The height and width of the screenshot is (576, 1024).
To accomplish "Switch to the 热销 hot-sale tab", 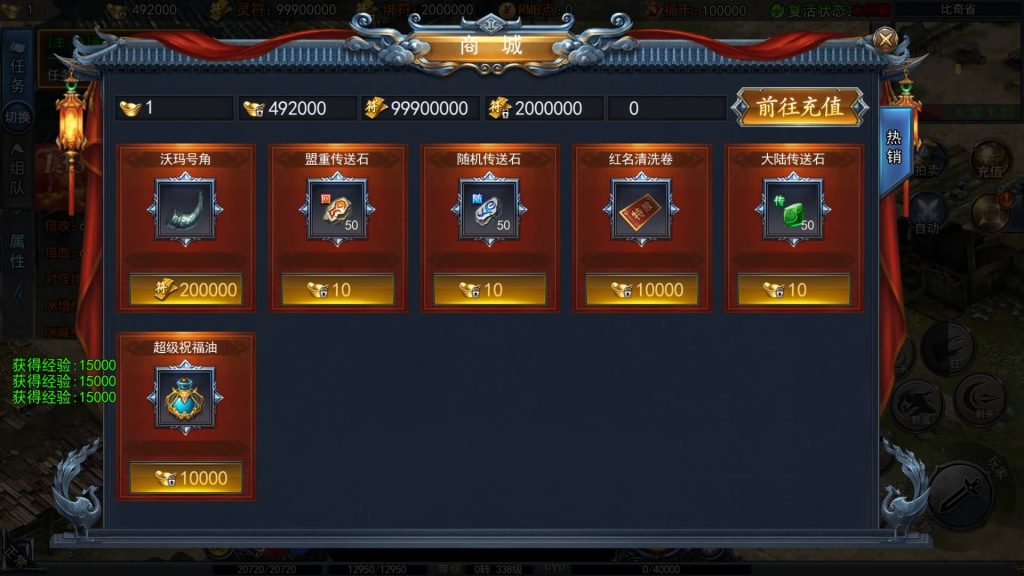I will [894, 150].
